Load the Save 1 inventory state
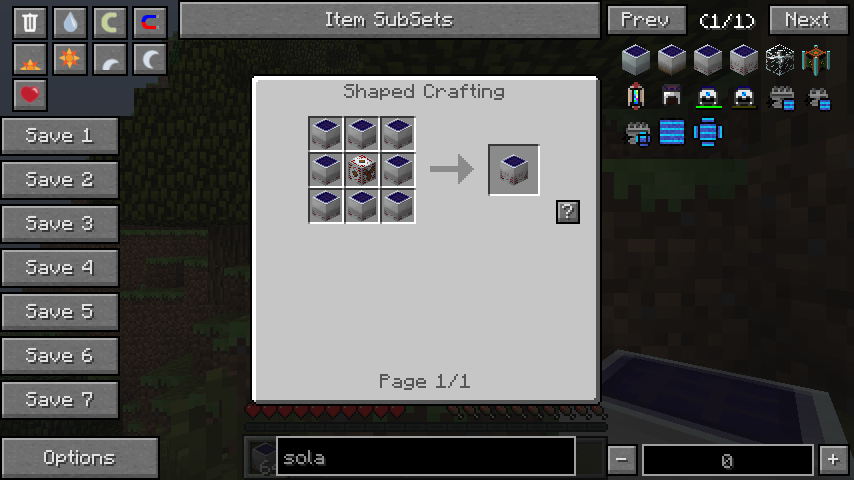 click(59, 136)
